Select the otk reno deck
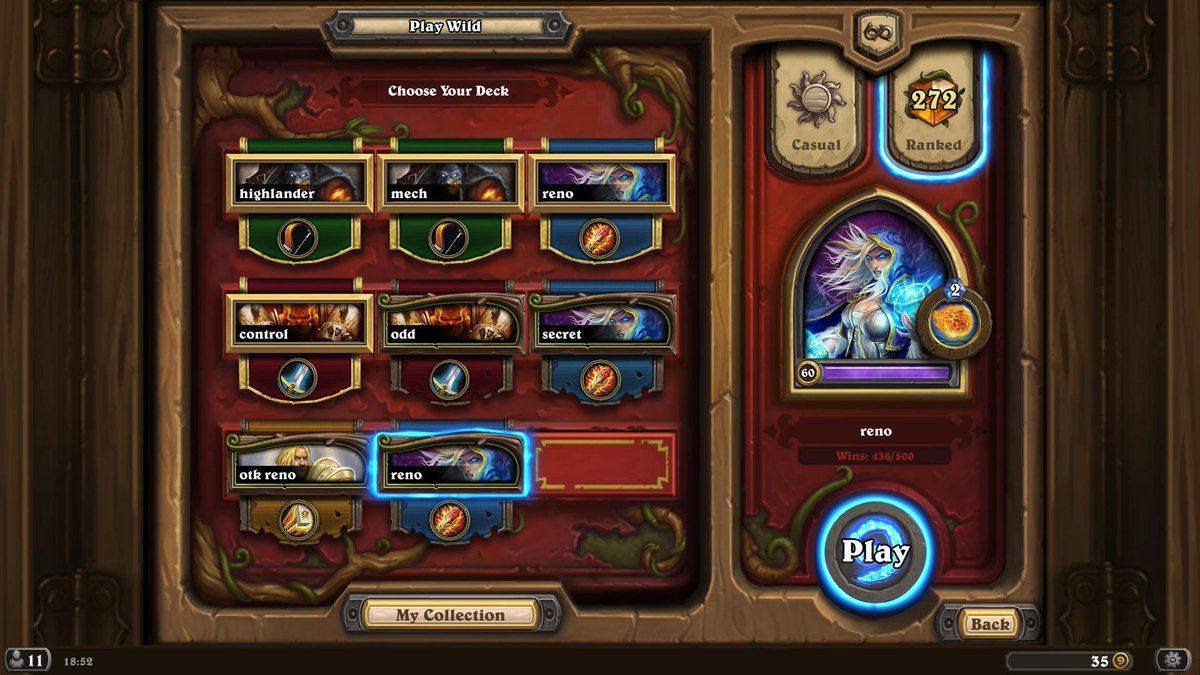 click(x=299, y=465)
